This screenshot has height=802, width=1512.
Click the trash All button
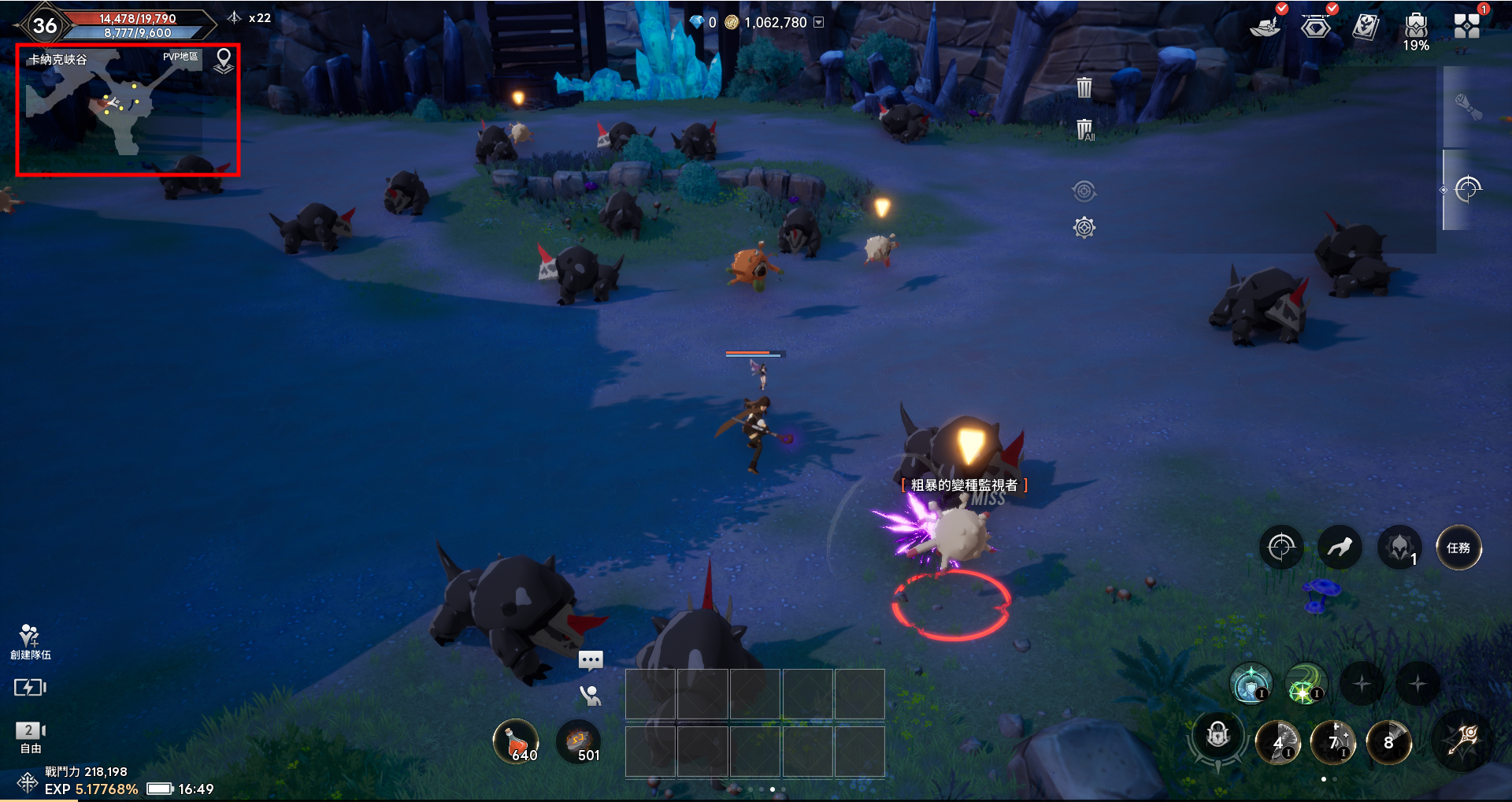coord(1084,129)
